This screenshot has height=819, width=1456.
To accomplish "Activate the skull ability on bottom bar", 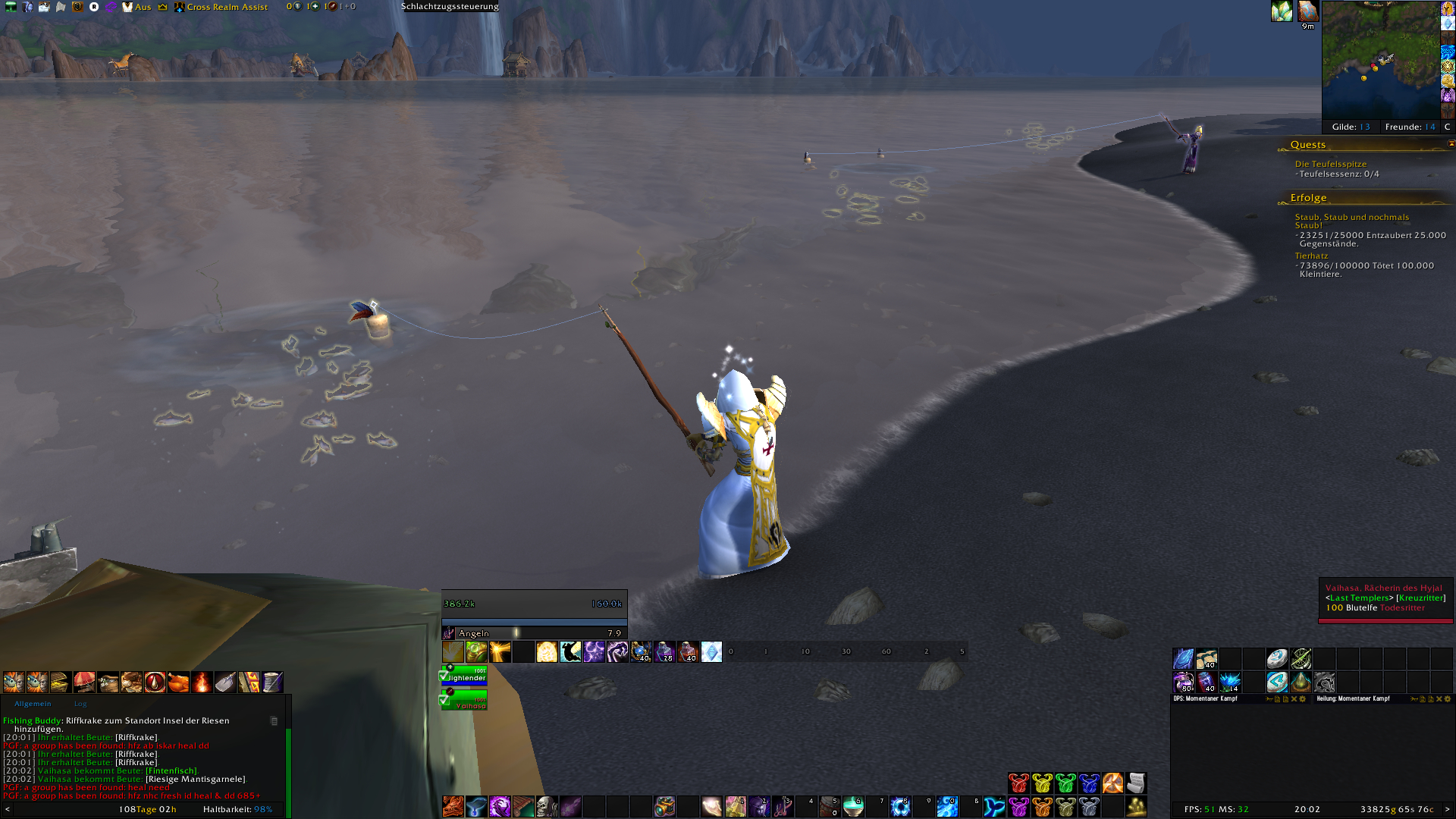I will pyautogui.click(x=547, y=806).
